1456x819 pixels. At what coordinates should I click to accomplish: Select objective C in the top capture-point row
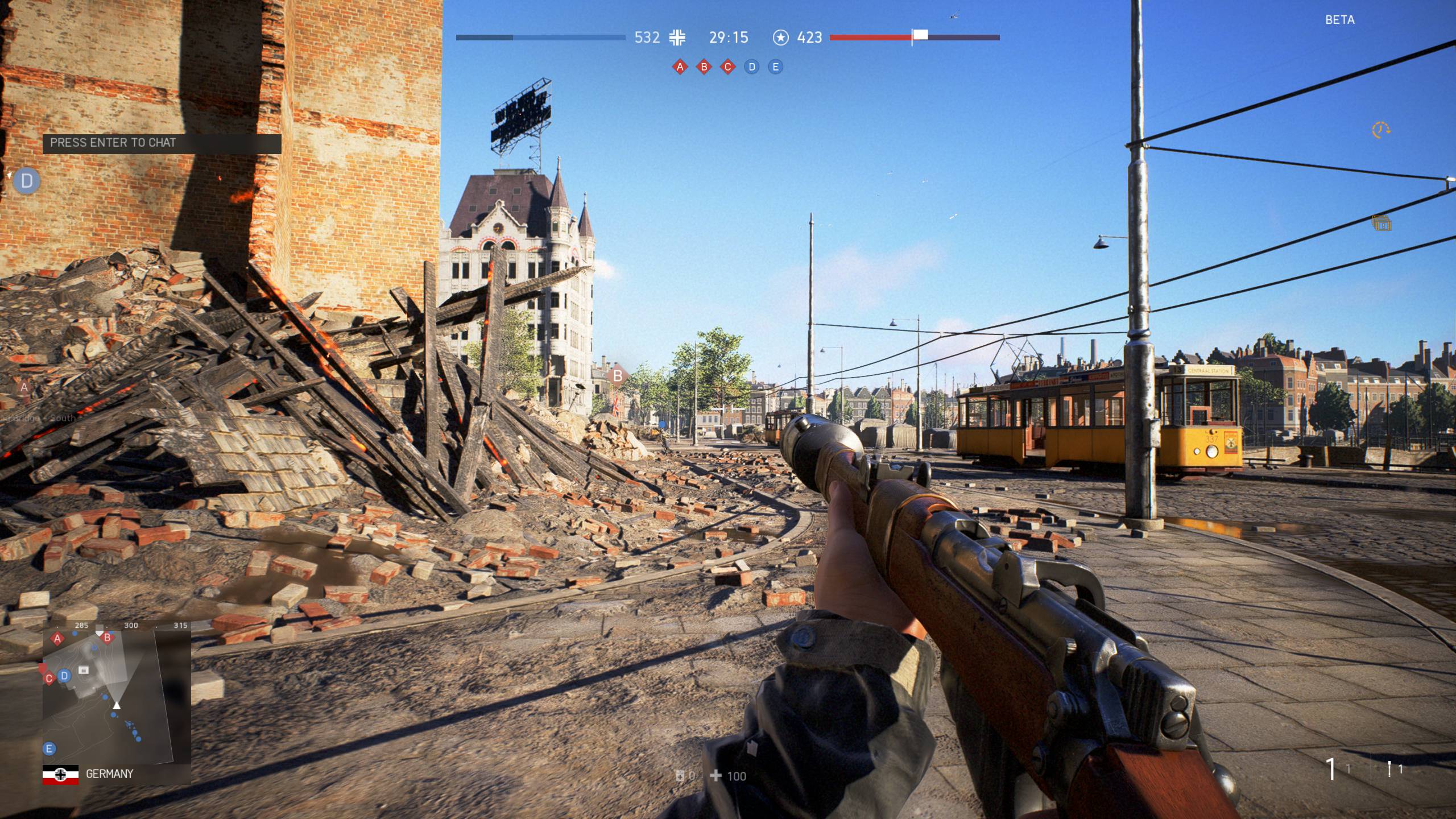[728, 67]
